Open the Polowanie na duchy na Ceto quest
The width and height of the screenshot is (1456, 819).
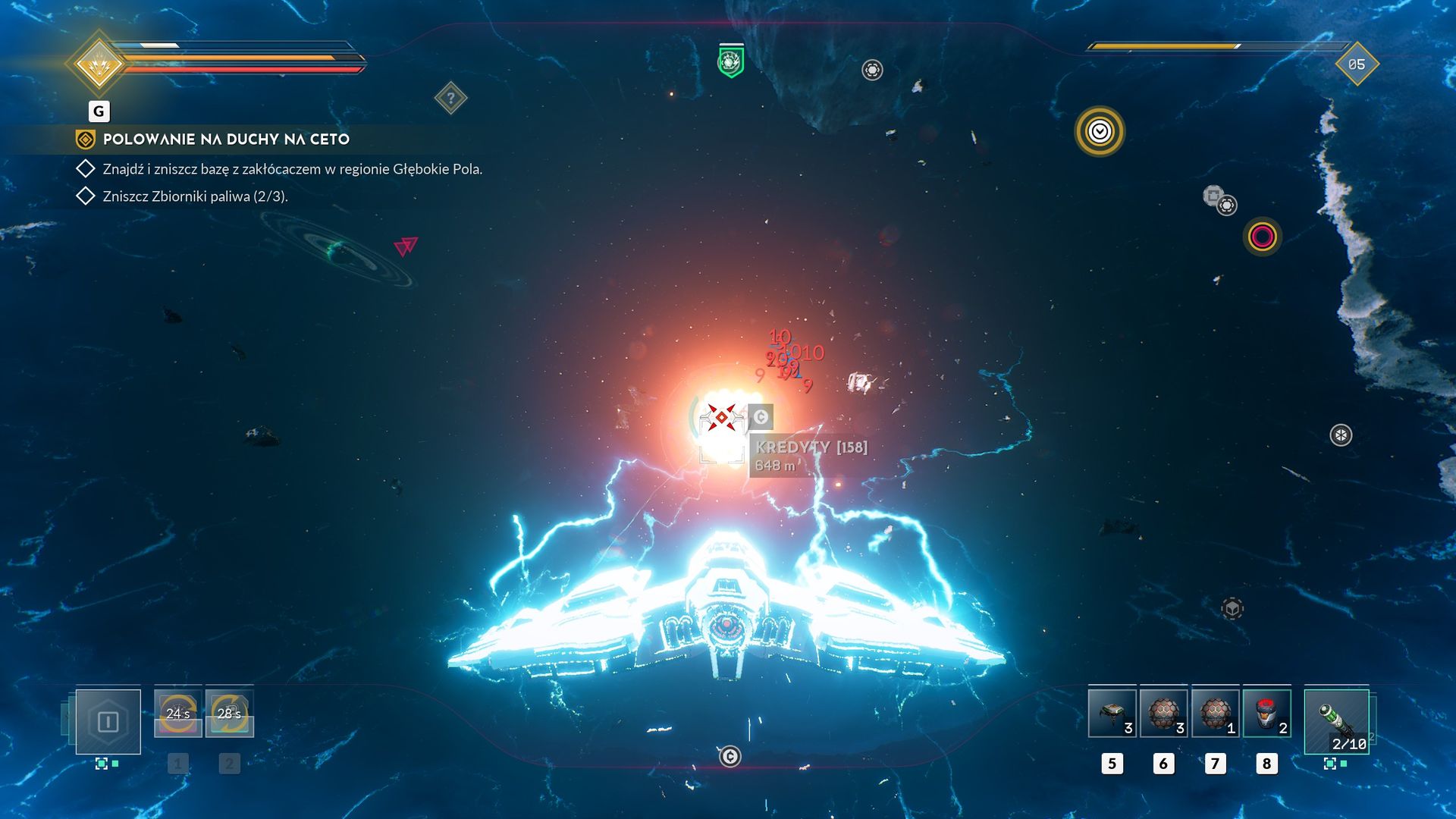click(x=226, y=140)
